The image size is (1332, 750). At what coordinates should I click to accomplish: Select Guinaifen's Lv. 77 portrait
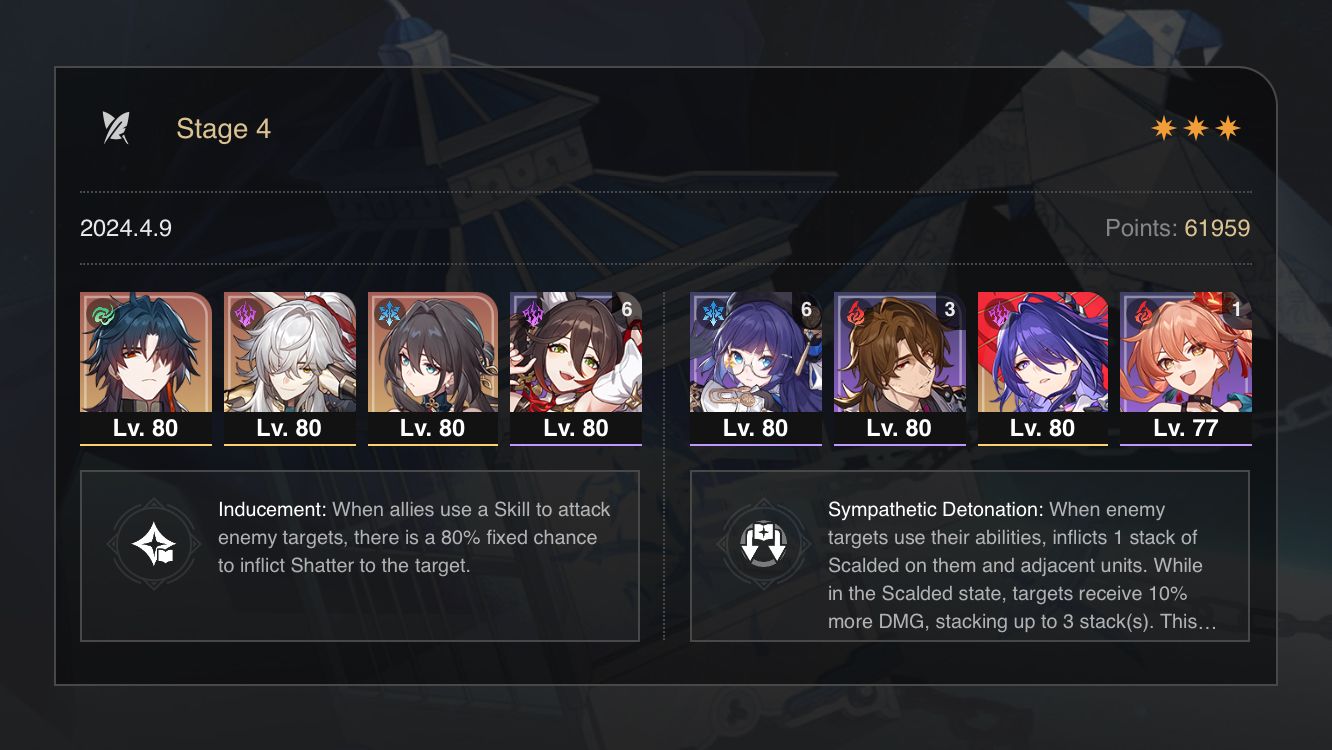(1186, 355)
